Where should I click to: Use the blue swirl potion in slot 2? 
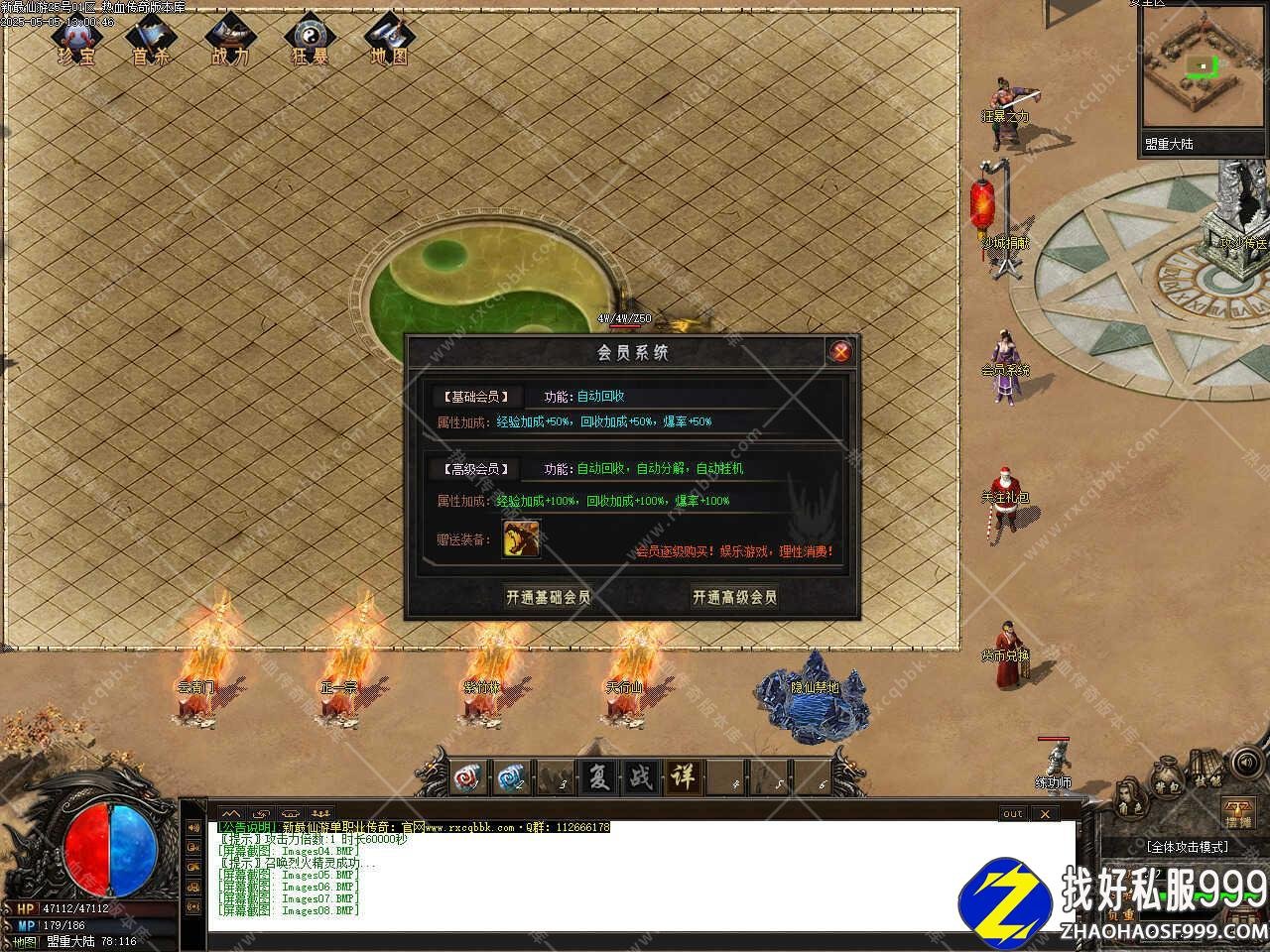512,778
